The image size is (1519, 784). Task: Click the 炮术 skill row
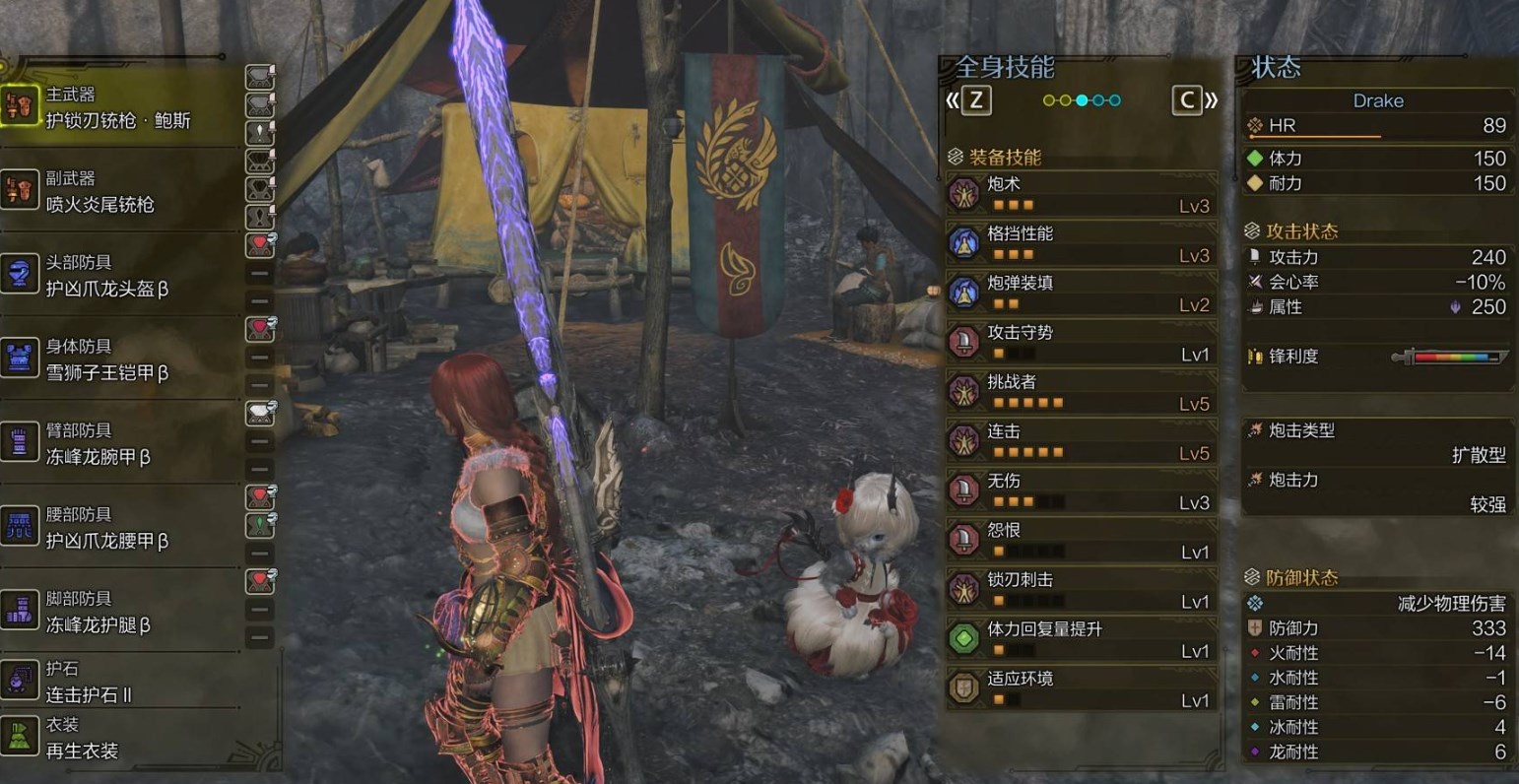[1081, 194]
